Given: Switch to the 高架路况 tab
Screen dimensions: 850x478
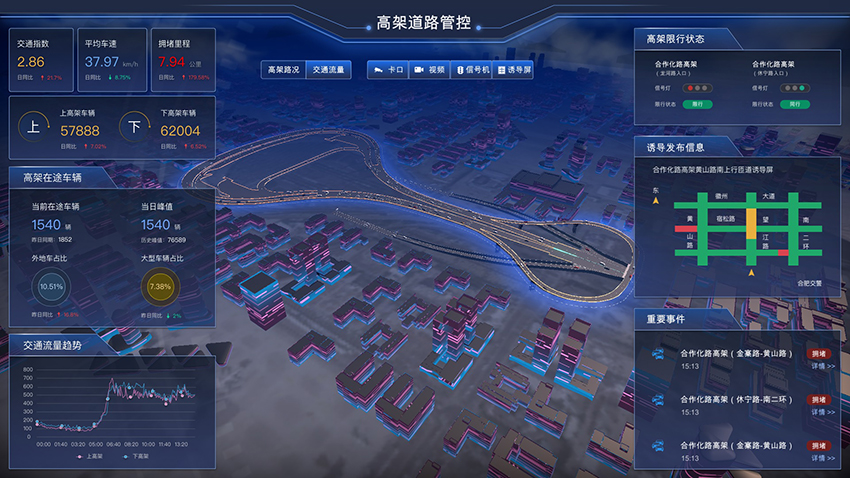Looking at the screenshot, I should click(283, 70).
